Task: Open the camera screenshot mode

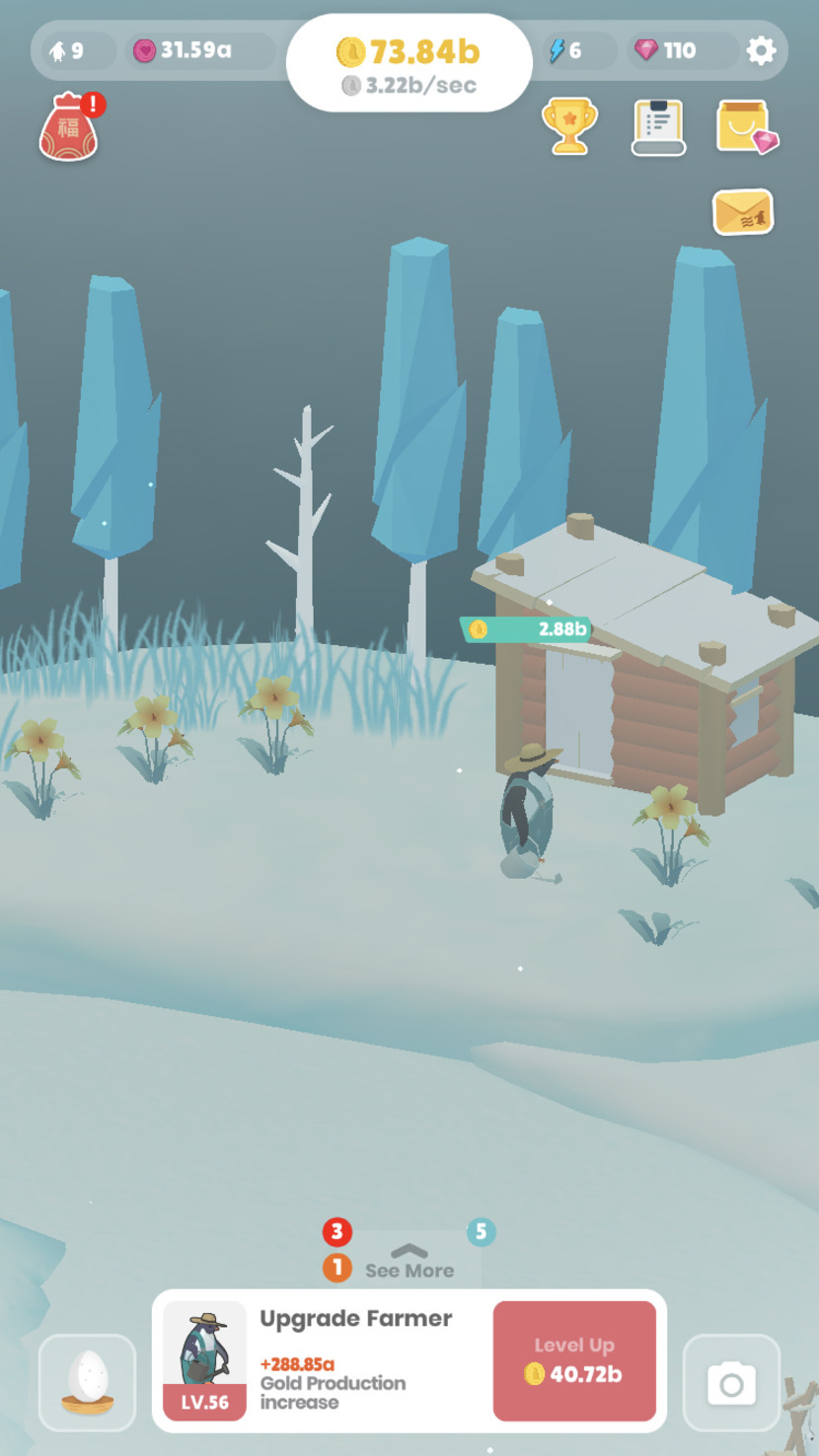Action: 731,1383
